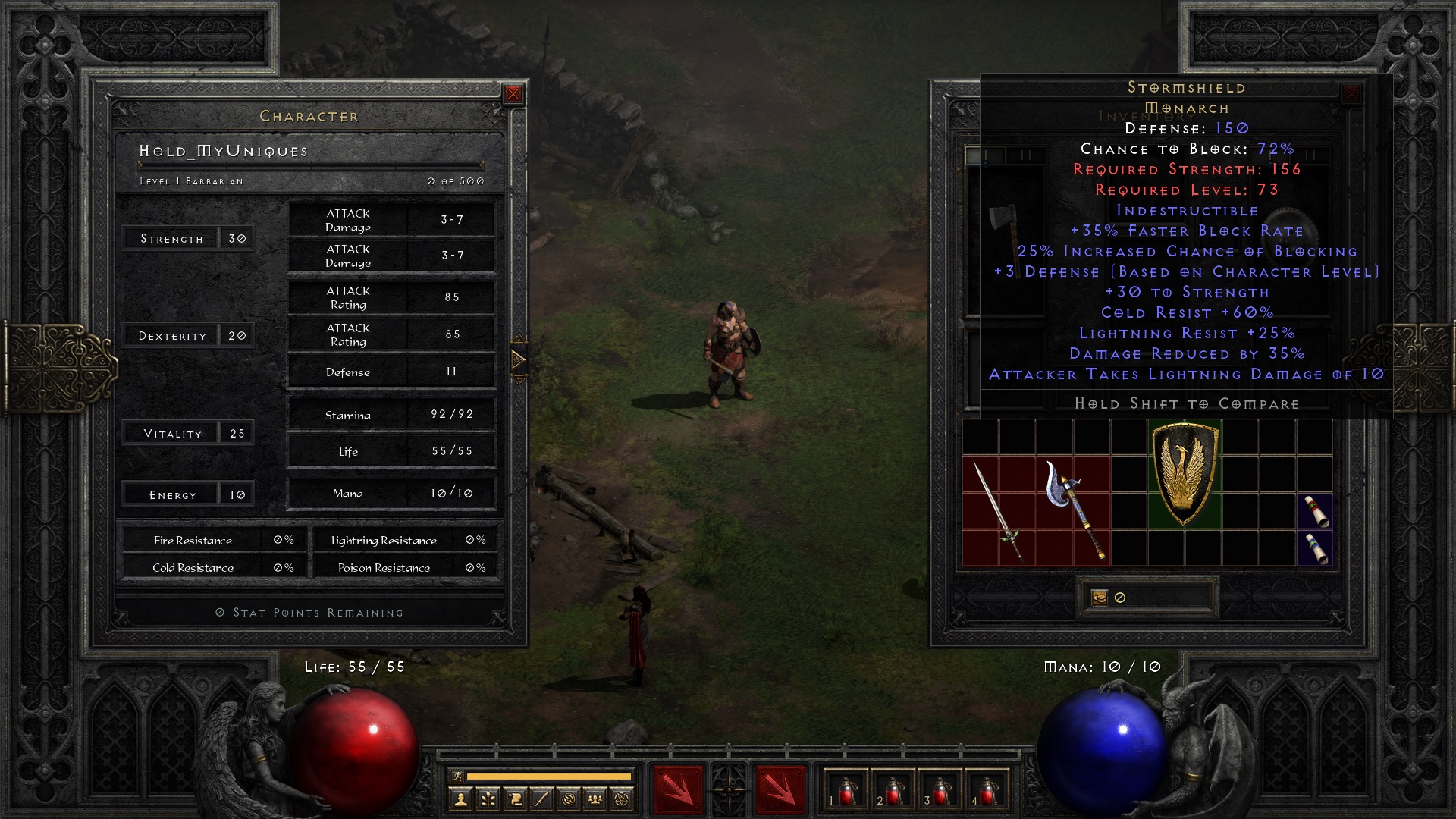Expand the Character panel with the arrow tab
This screenshot has height=819, width=1456.
click(x=519, y=359)
